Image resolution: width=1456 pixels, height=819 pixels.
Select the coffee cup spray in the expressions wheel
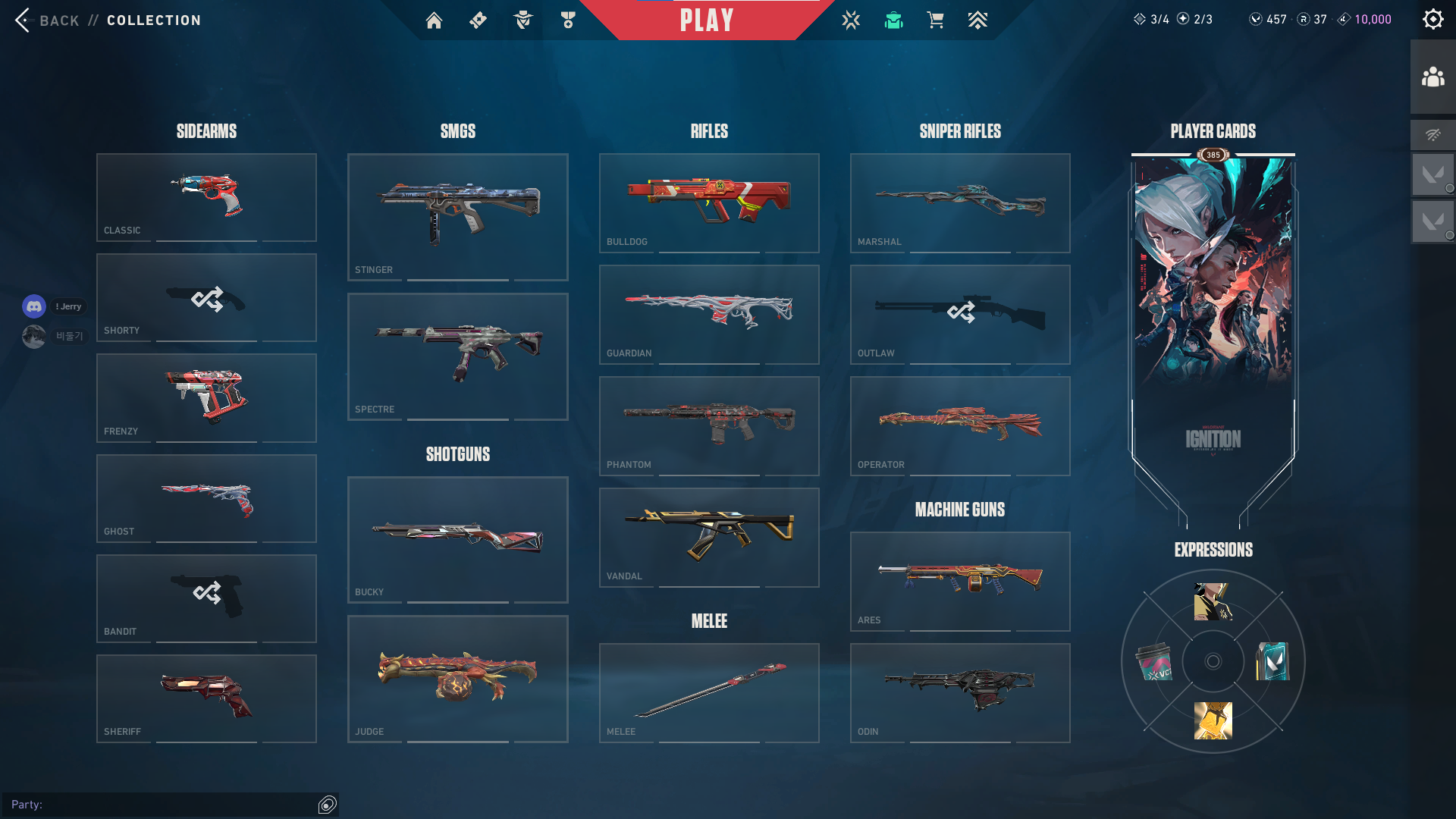(x=1154, y=661)
